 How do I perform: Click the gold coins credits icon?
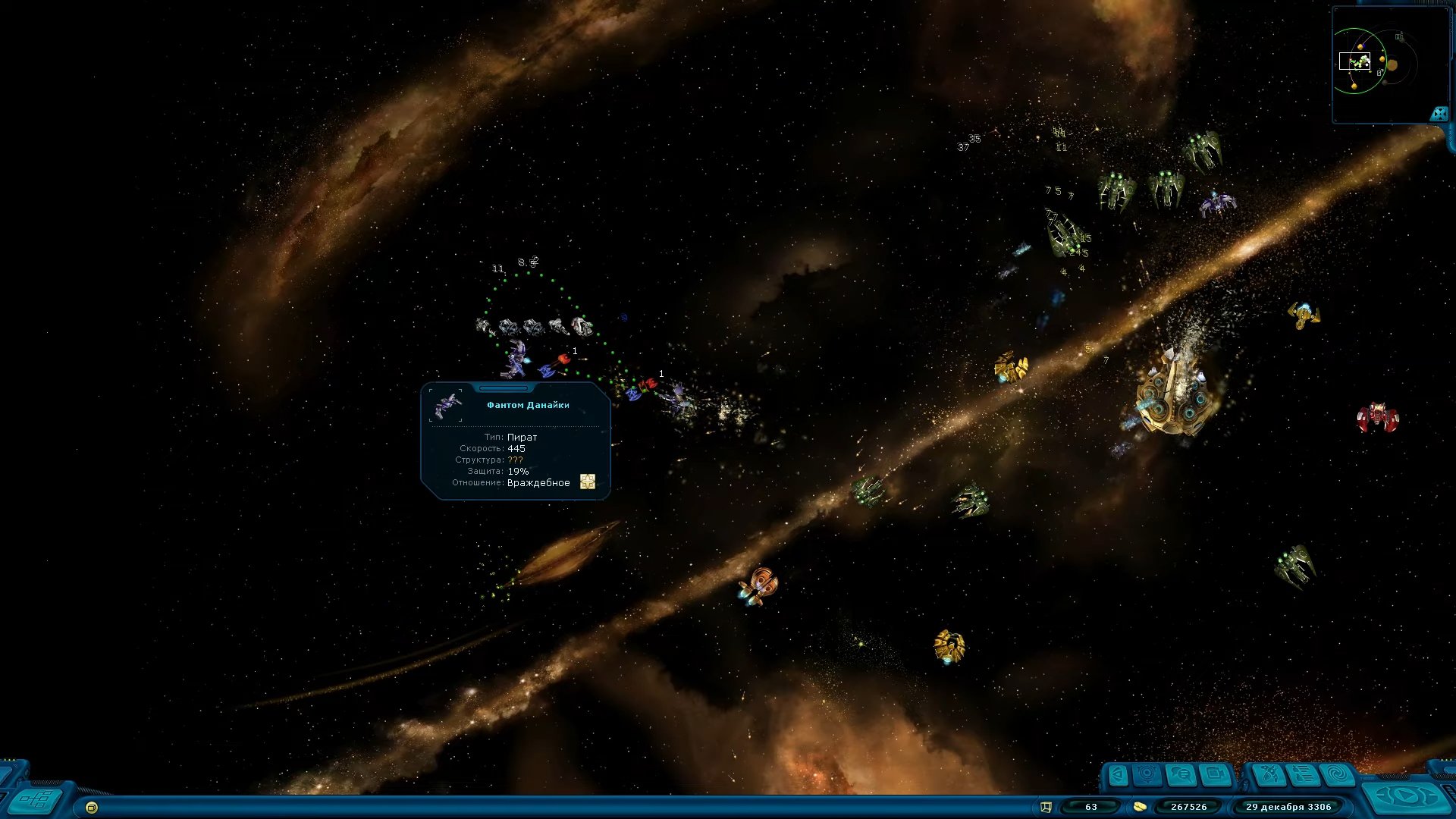tap(1139, 807)
